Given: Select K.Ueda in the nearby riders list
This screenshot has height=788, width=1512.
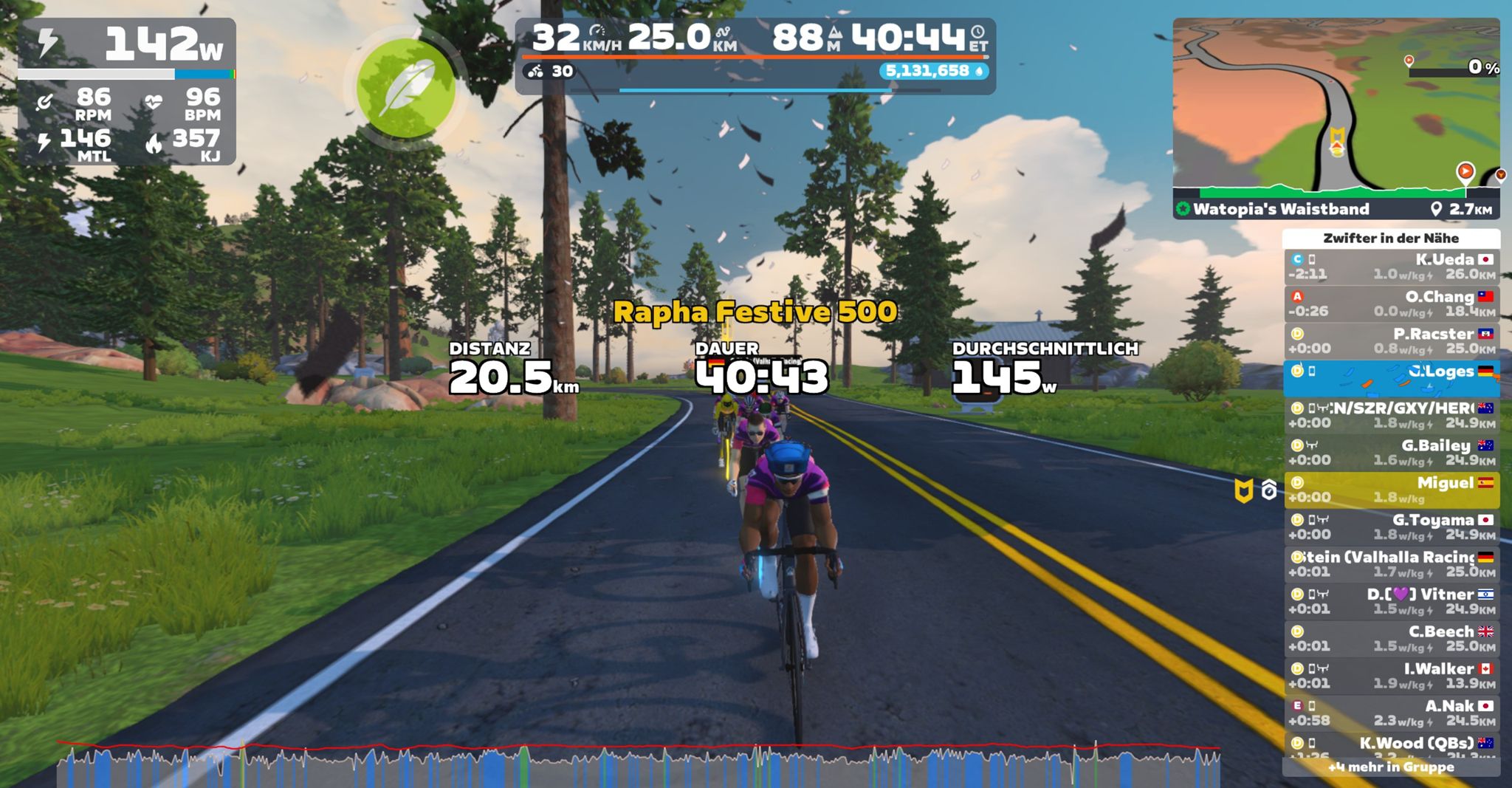Looking at the screenshot, I should 1392,267.
